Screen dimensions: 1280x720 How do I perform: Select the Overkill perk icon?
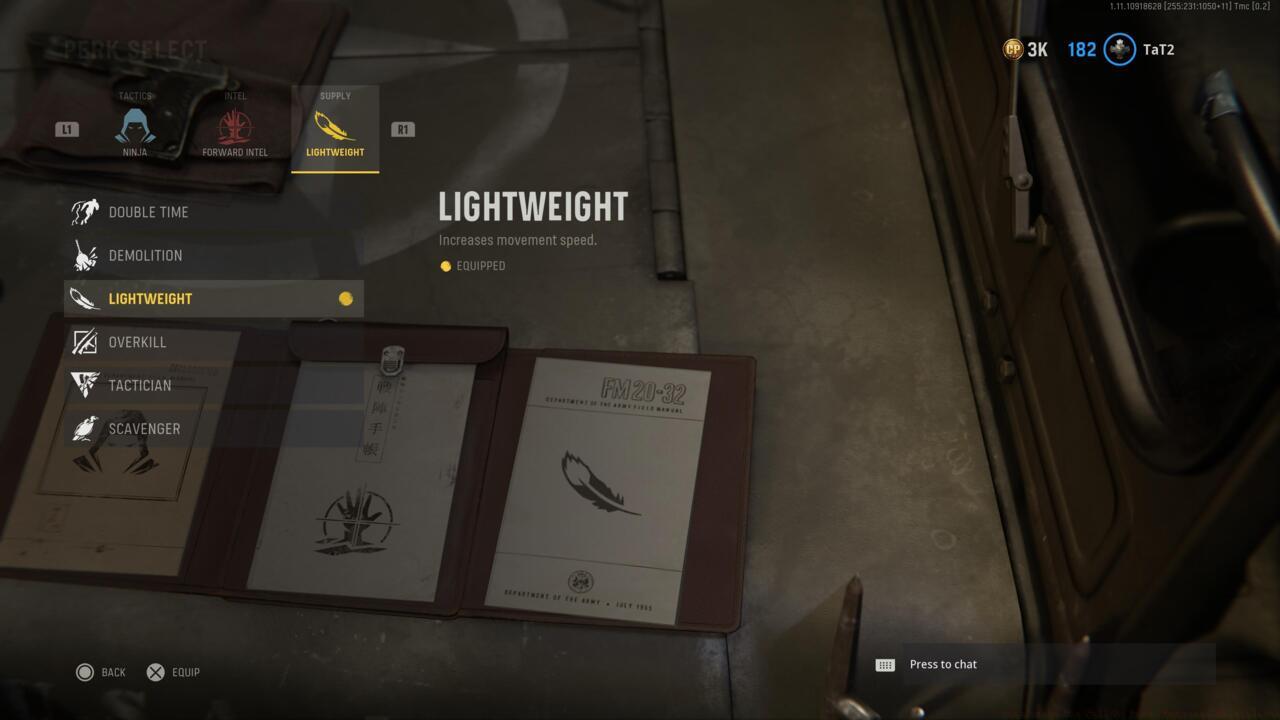[85, 342]
